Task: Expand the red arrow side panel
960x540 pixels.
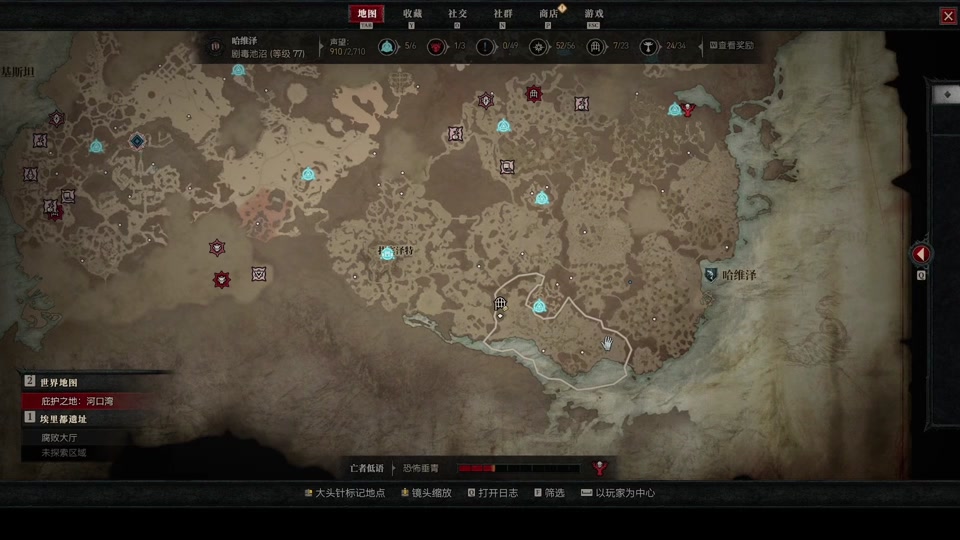Action: pos(921,254)
